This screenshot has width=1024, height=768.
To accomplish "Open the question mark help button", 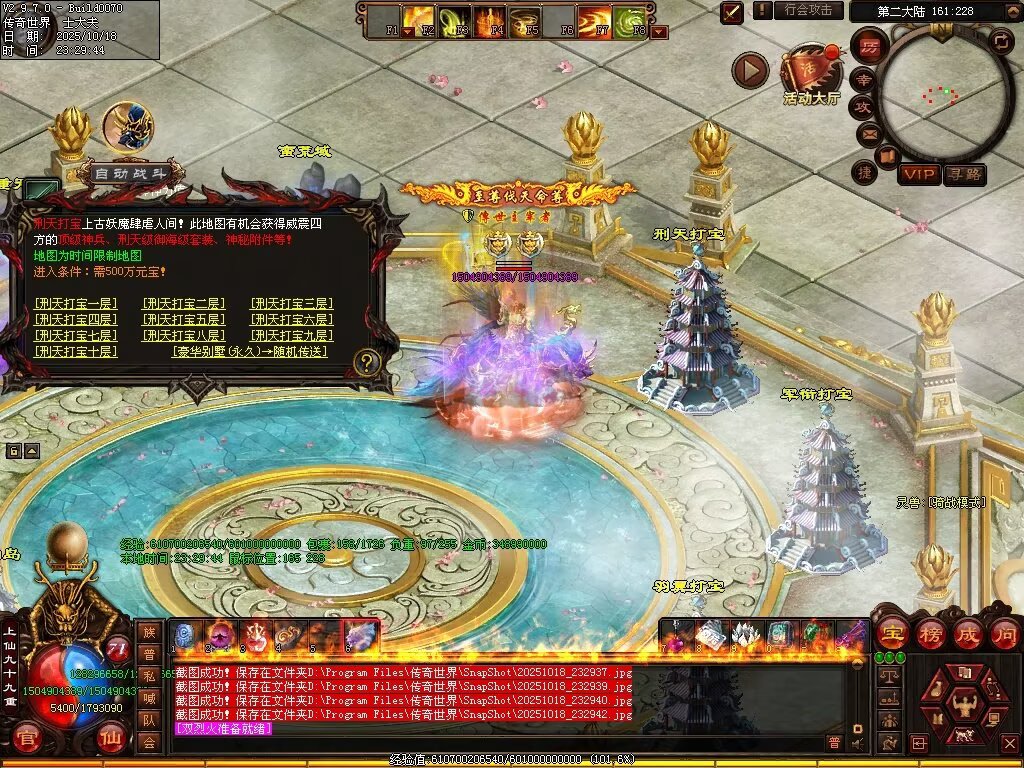I will click(368, 362).
